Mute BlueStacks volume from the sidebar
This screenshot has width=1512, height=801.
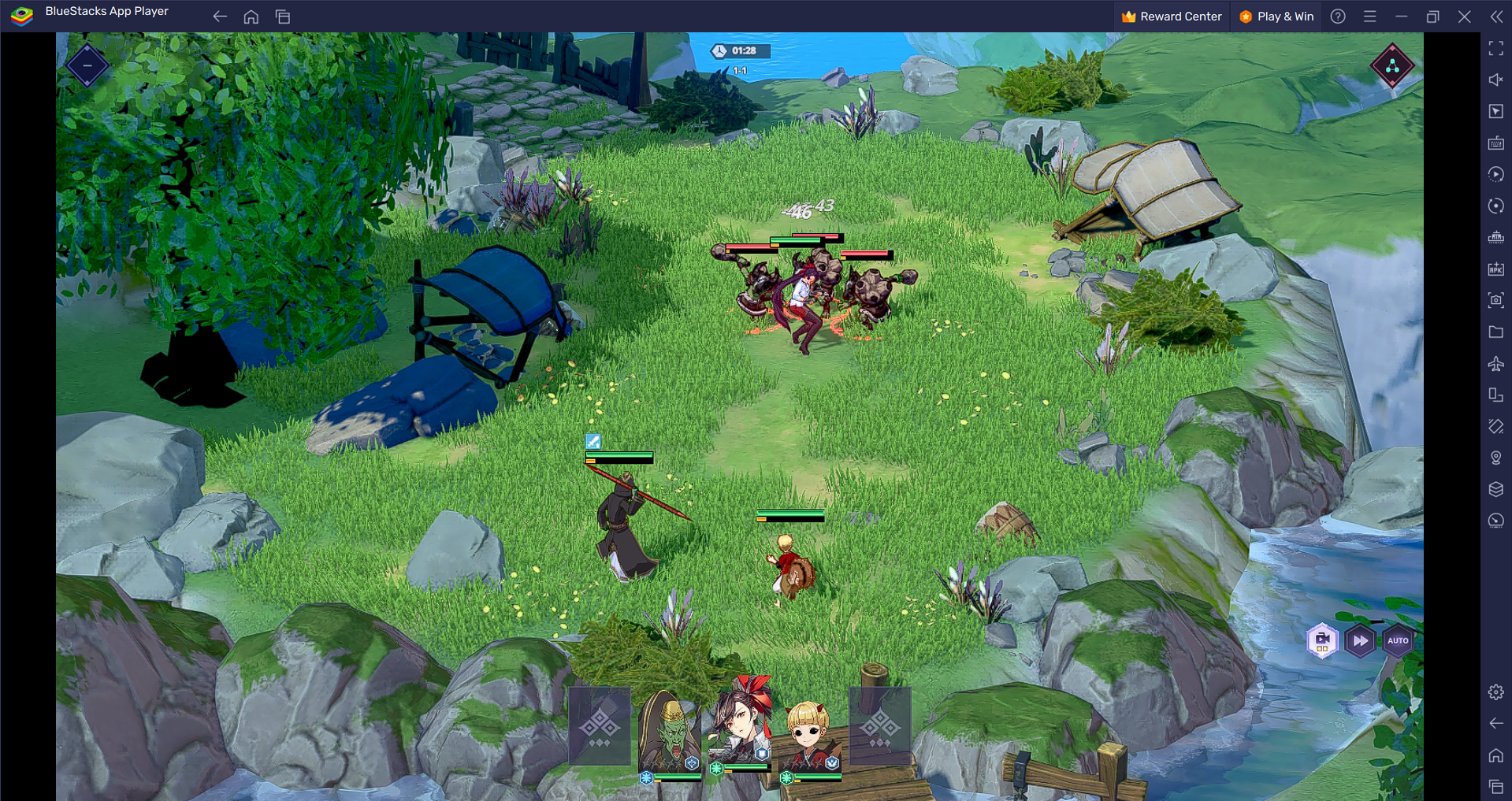[x=1495, y=80]
